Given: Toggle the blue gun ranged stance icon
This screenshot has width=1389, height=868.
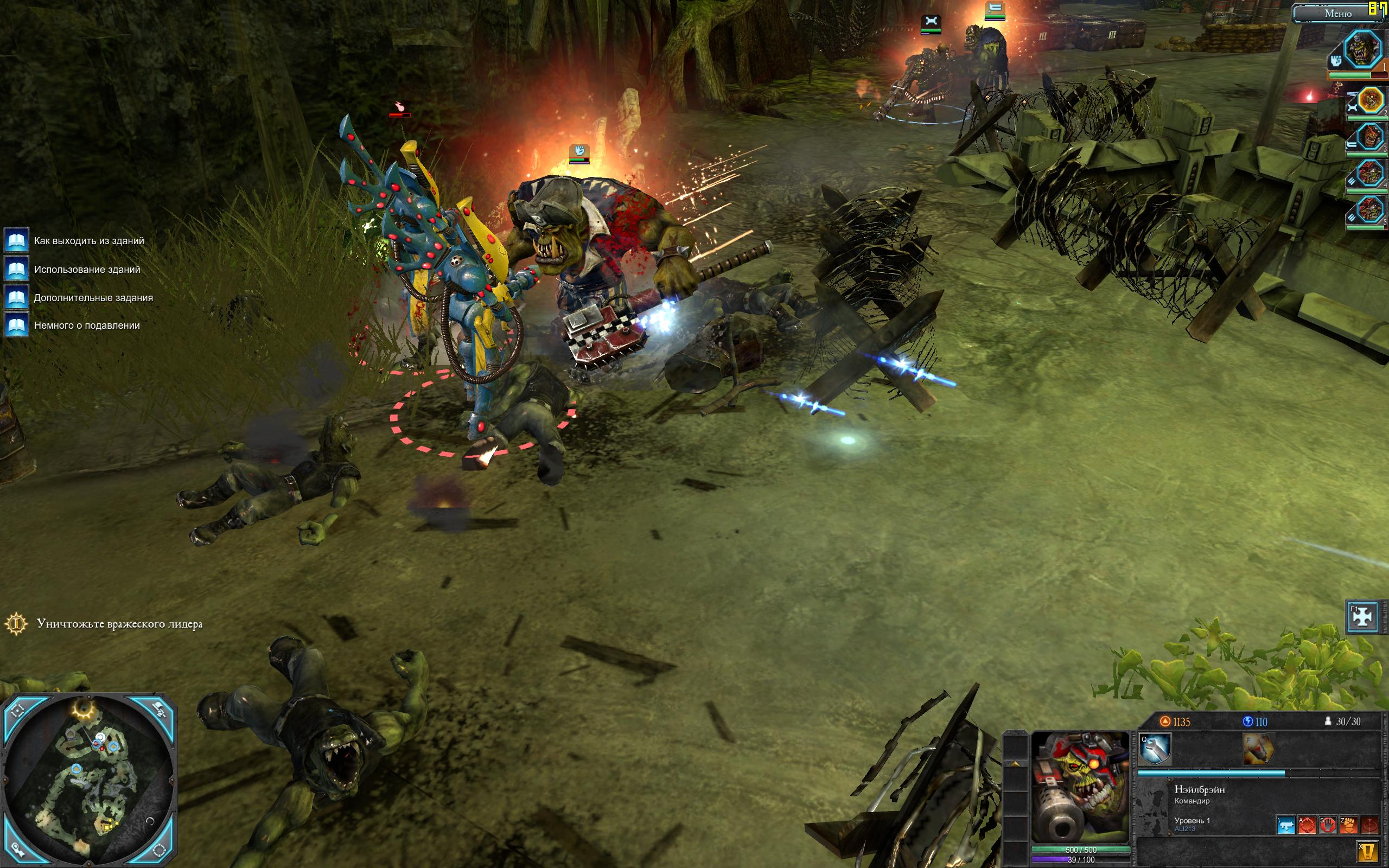Looking at the screenshot, I should pyautogui.click(x=1286, y=825).
